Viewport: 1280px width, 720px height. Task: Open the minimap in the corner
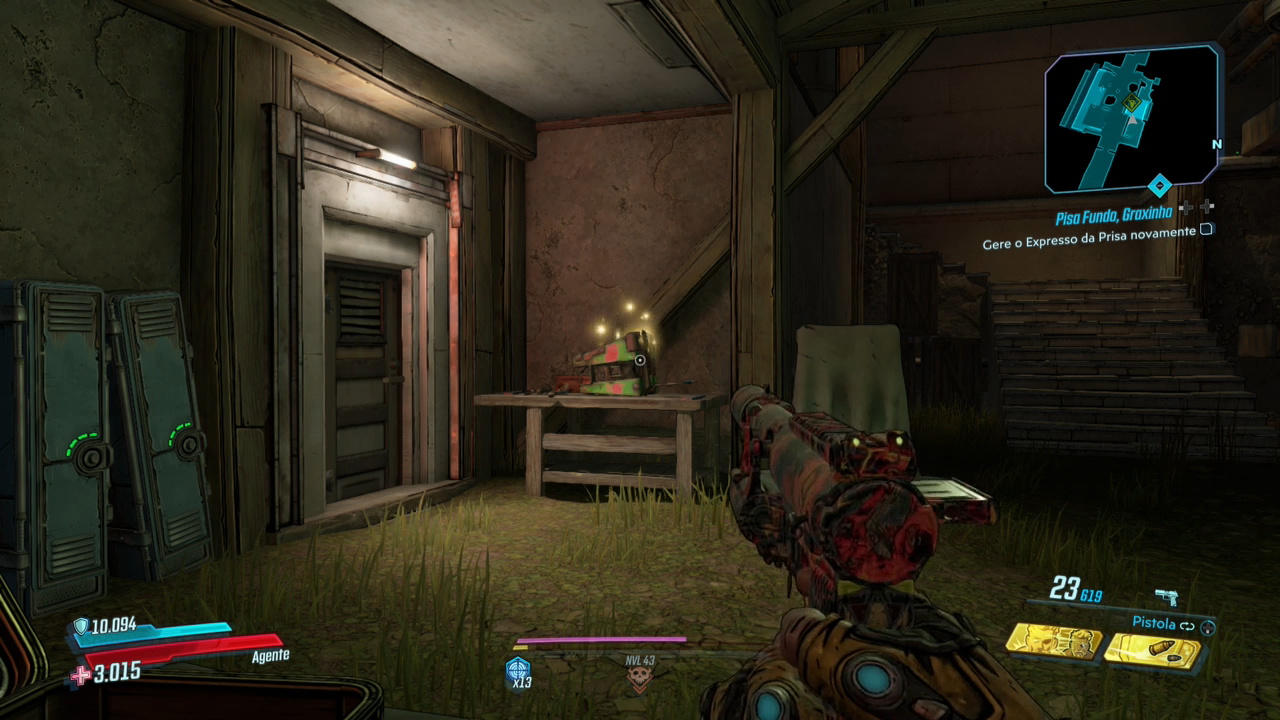(x=1132, y=118)
